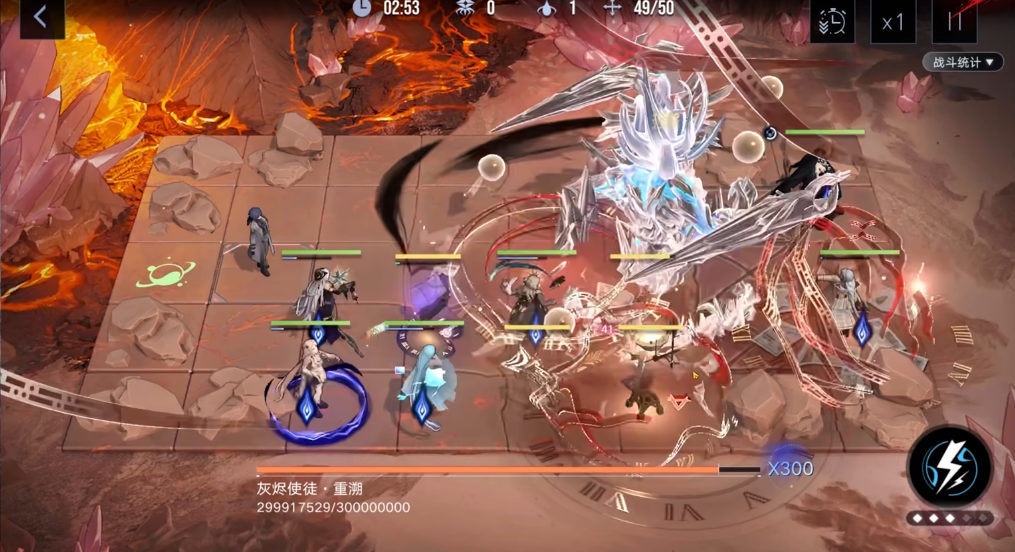
Task: Open the 战斗统计 battle statistics dropdown
Action: coord(962,62)
